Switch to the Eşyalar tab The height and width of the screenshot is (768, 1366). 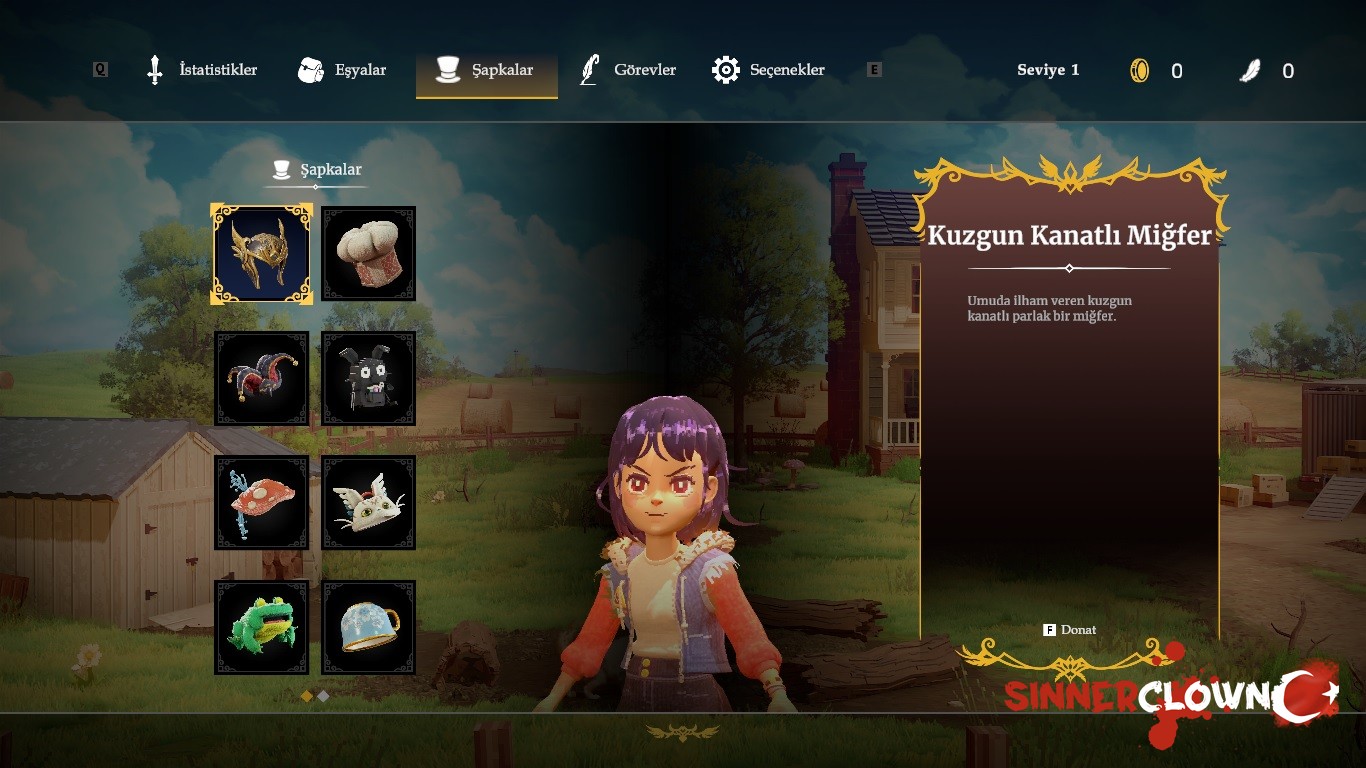pyautogui.click(x=343, y=70)
